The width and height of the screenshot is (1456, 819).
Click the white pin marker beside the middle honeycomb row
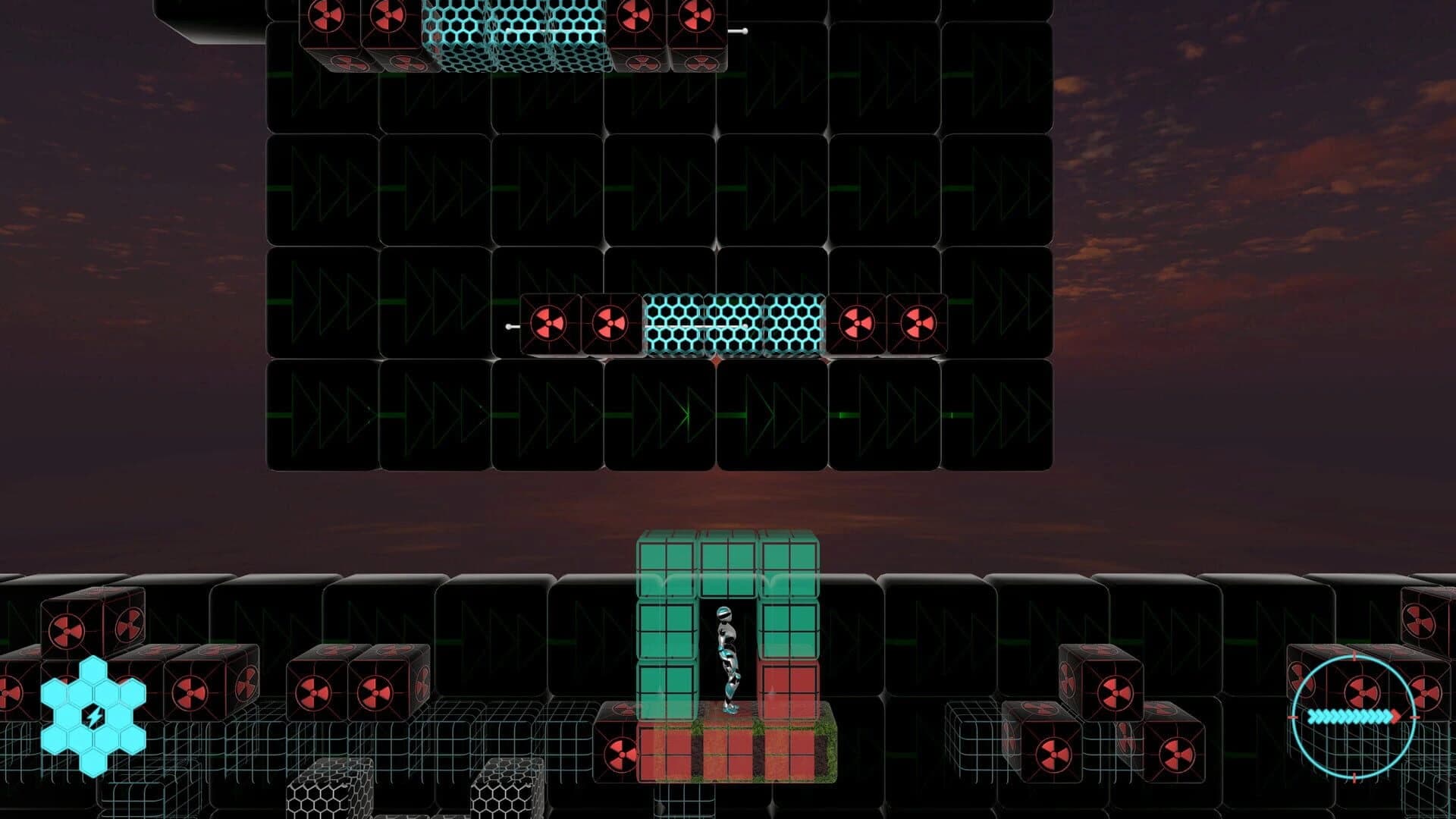point(507,325)
